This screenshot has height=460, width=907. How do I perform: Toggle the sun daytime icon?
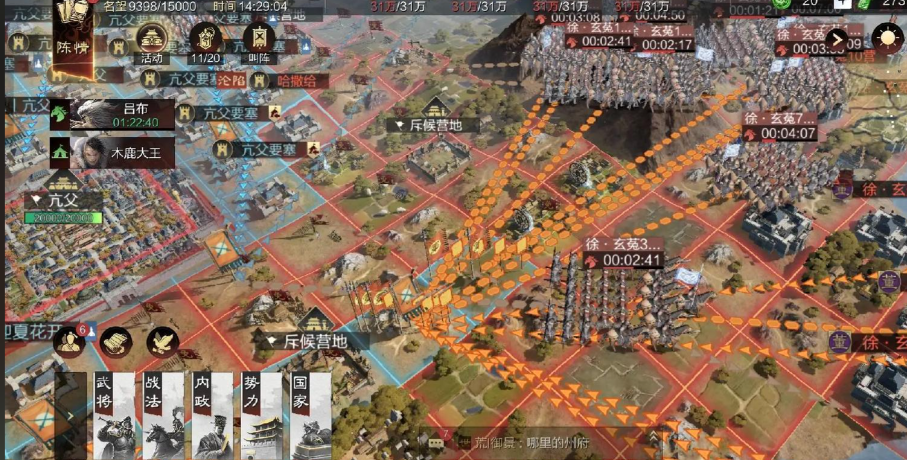(886, 39)
